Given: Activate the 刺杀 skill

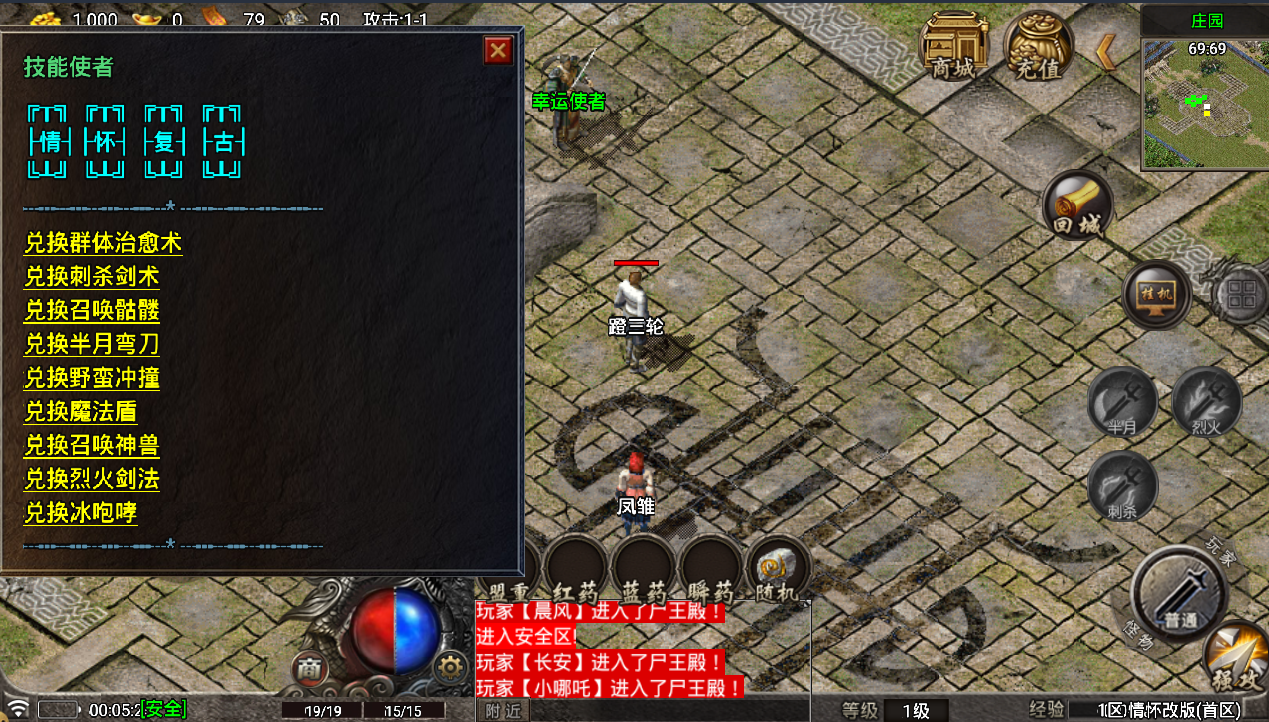Looking at the screenshot, I should (1122, 486).
